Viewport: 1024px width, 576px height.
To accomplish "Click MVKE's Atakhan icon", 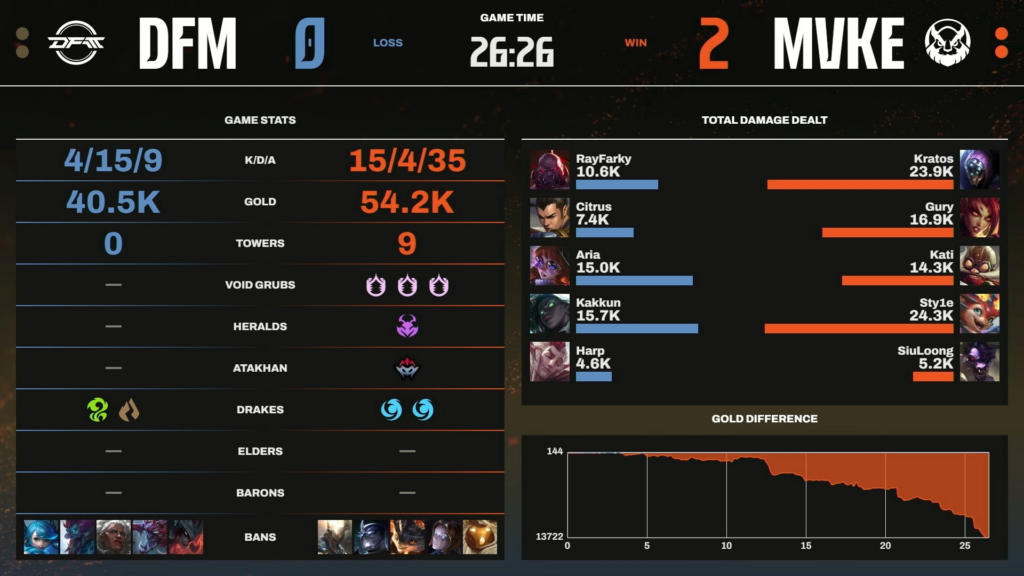I will [407, 368].
